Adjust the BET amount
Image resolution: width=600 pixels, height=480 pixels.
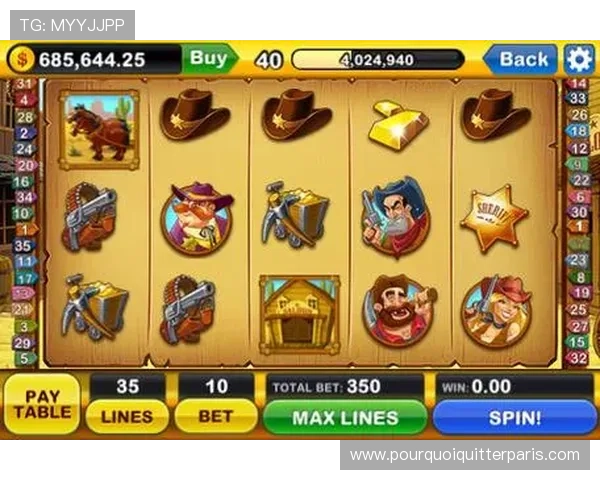(216, 417)
